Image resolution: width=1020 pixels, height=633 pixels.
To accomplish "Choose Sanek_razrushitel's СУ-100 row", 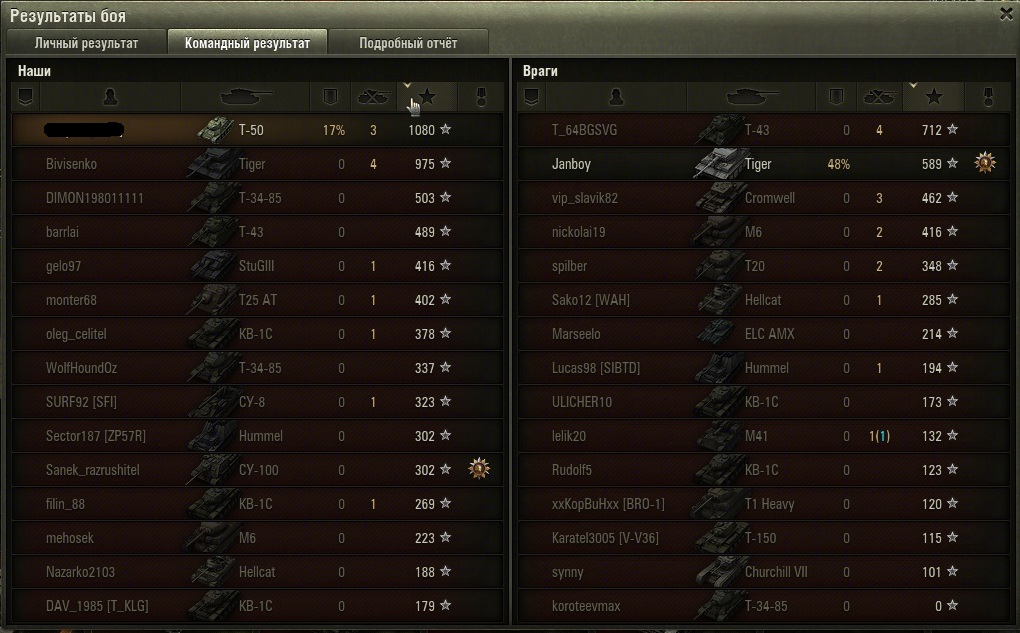I will click(x=250, y=470).
